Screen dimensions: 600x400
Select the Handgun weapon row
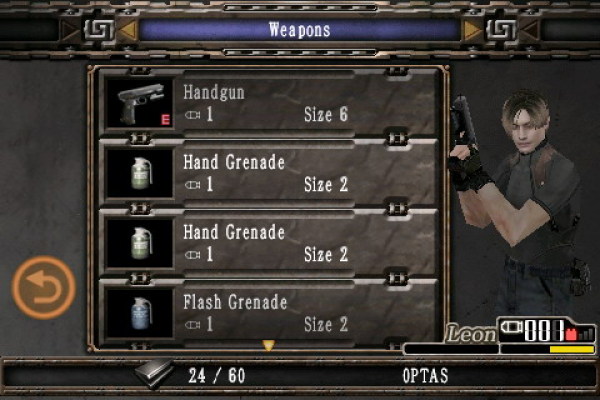[270, 103]
